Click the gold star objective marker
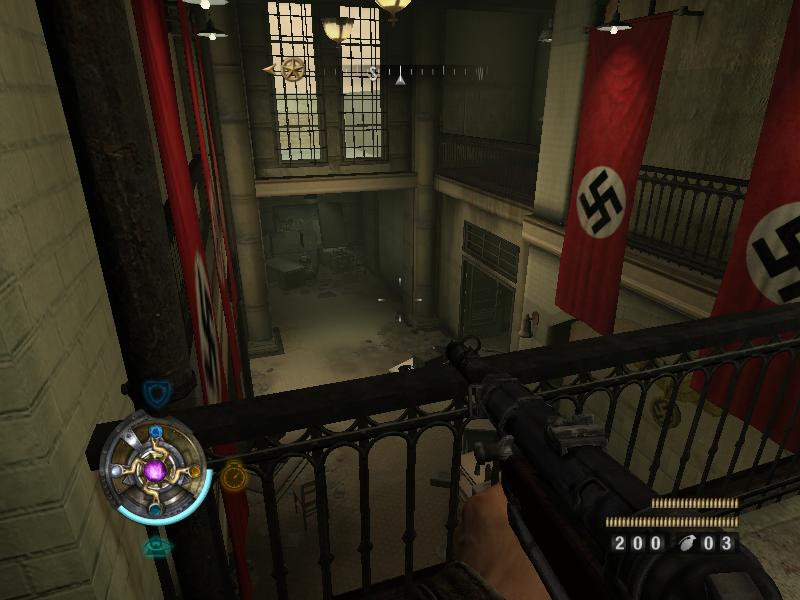 293,70
